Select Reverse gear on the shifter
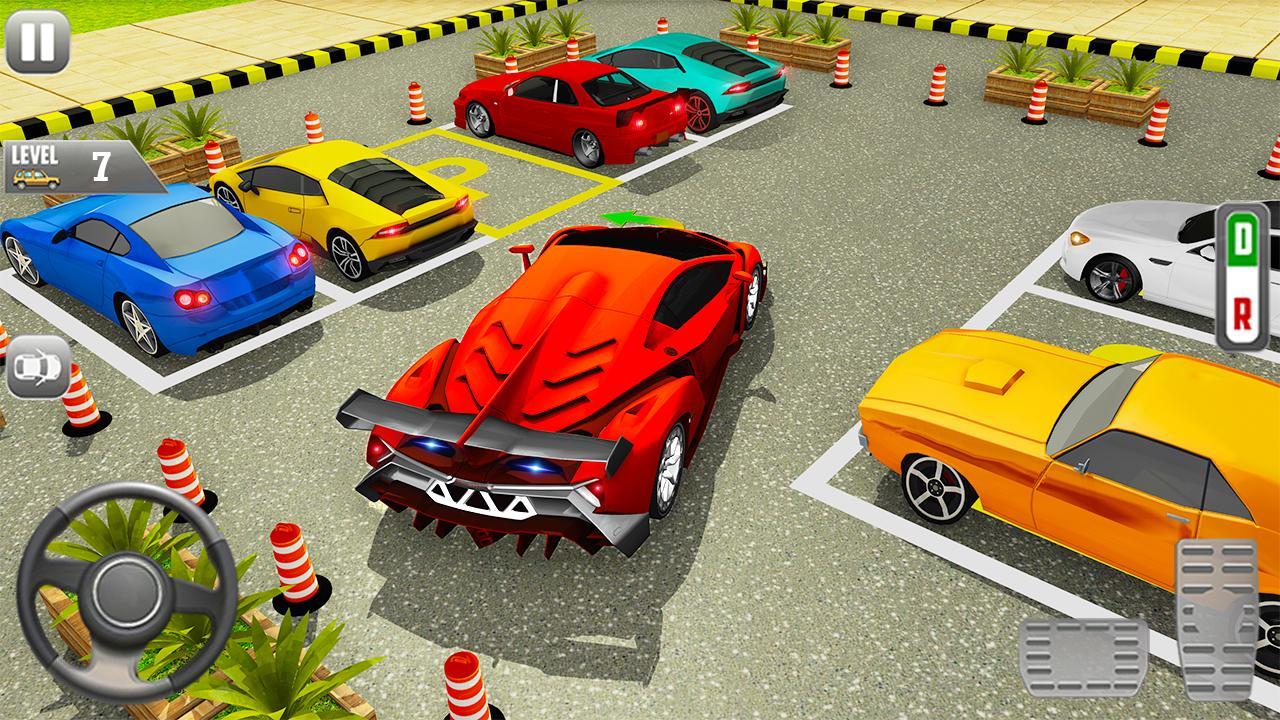The height and width of the screenshot is (720, 1280). click(1244, 312)
